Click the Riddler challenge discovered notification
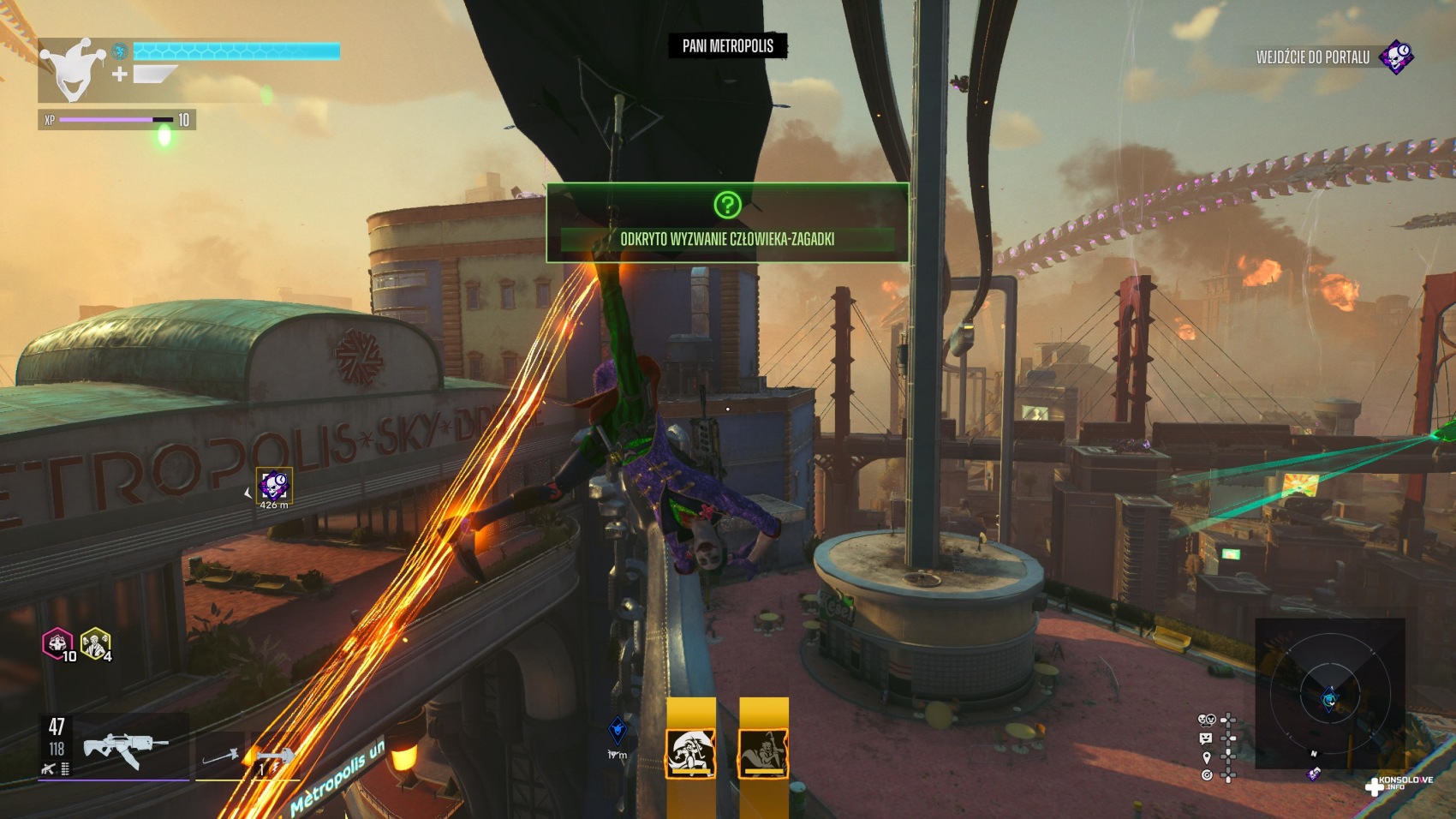This screenshot has width=1456, height=819. point(727,223)
